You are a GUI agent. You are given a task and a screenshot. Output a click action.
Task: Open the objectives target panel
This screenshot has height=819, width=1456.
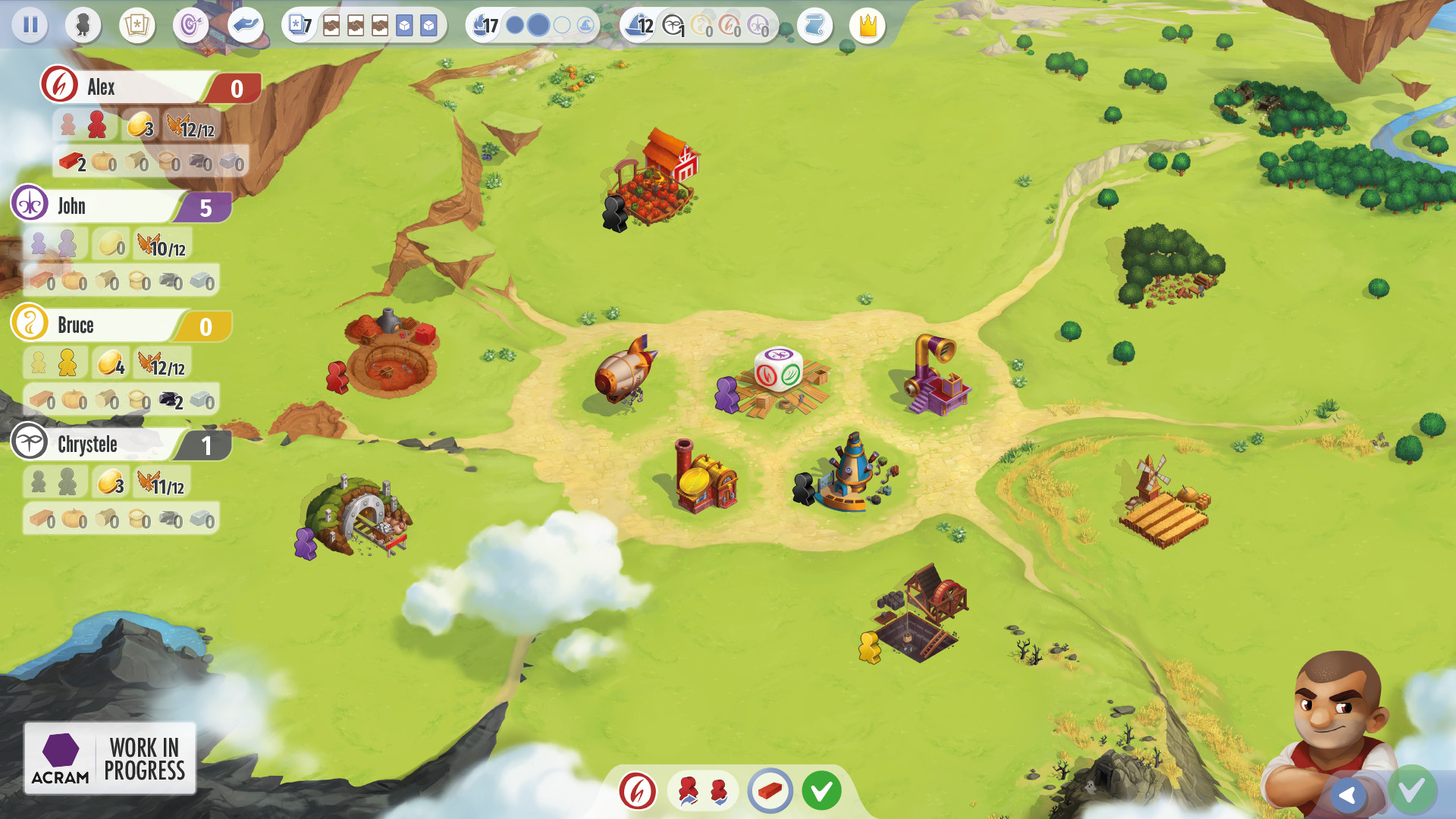(190, 25)
